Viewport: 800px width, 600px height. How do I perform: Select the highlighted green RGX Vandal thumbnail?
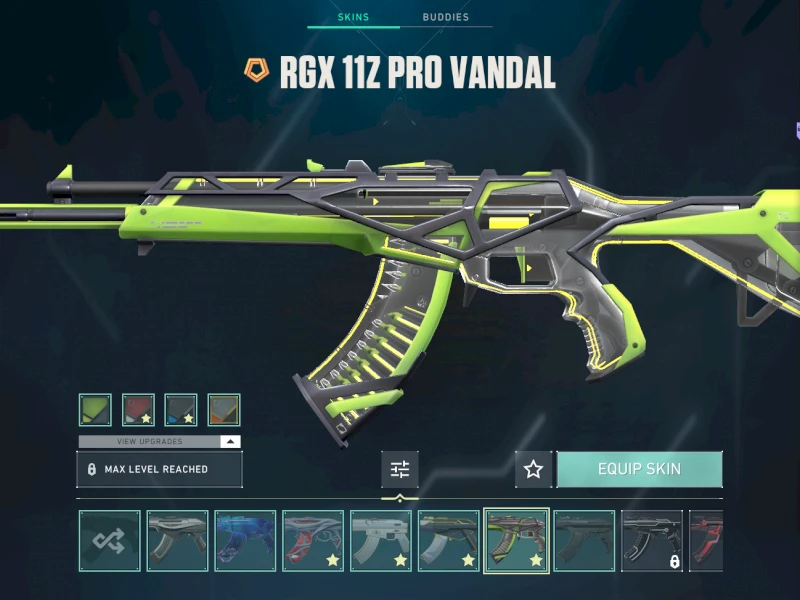point(516,541)
